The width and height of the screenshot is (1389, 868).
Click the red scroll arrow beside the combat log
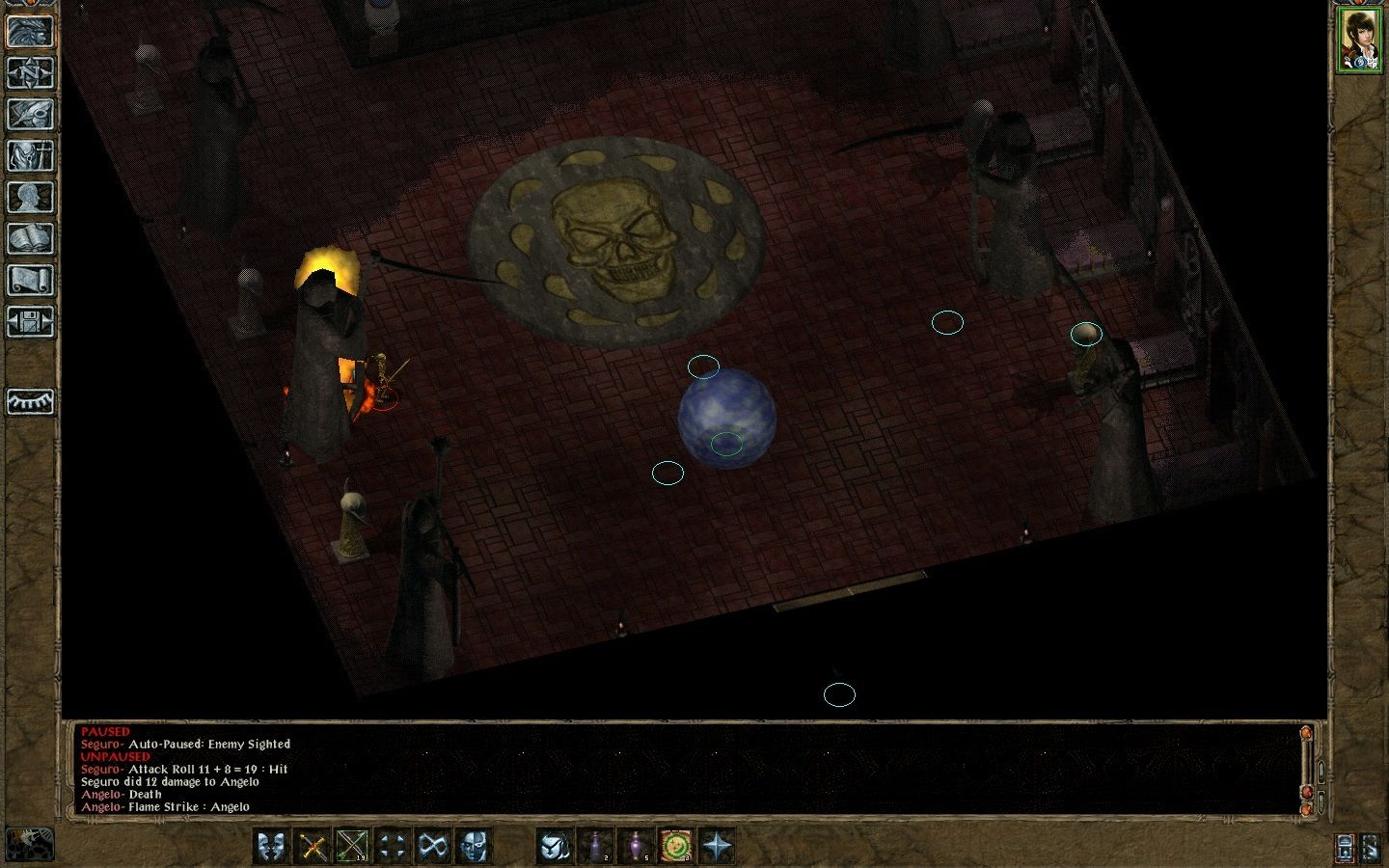(1307, 792)
